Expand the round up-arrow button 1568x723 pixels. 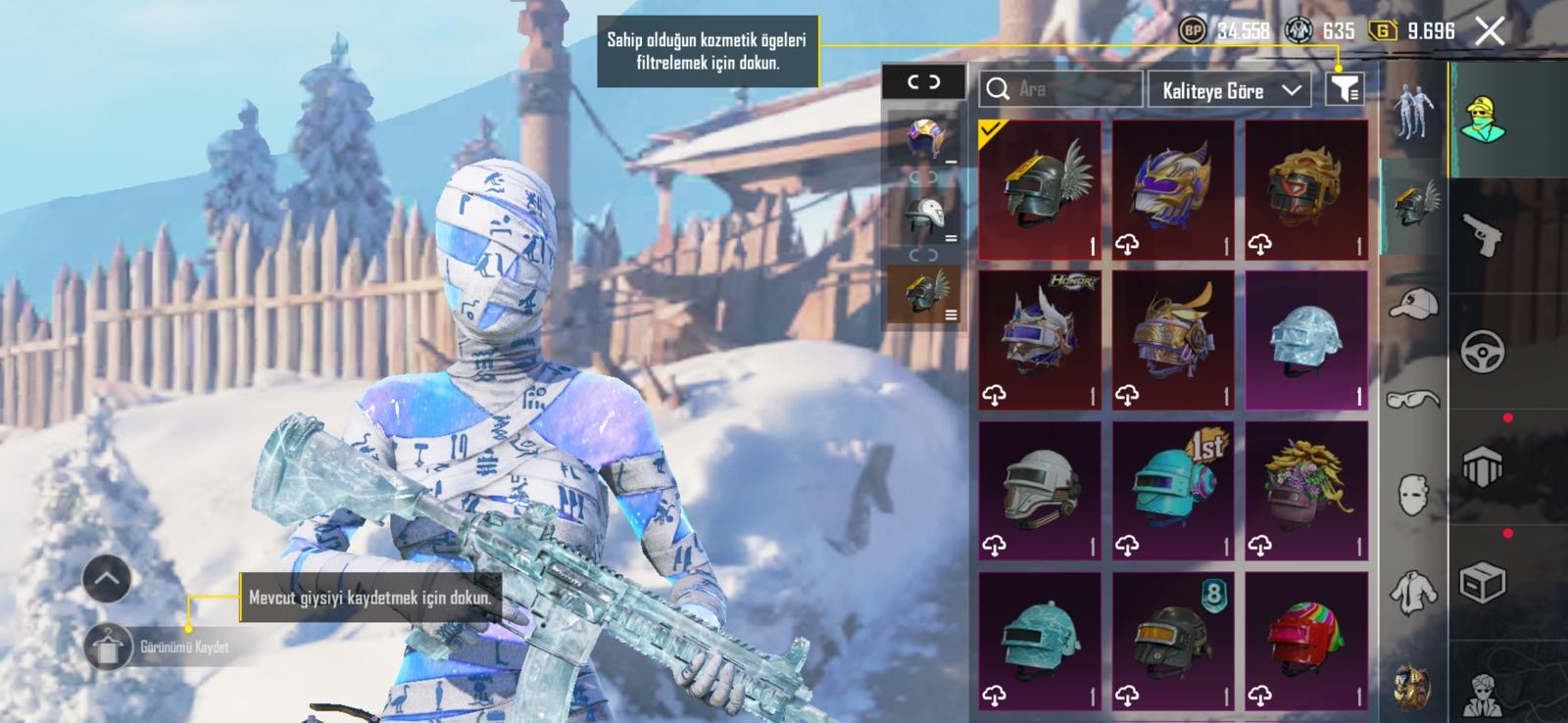tap(107, 580)
